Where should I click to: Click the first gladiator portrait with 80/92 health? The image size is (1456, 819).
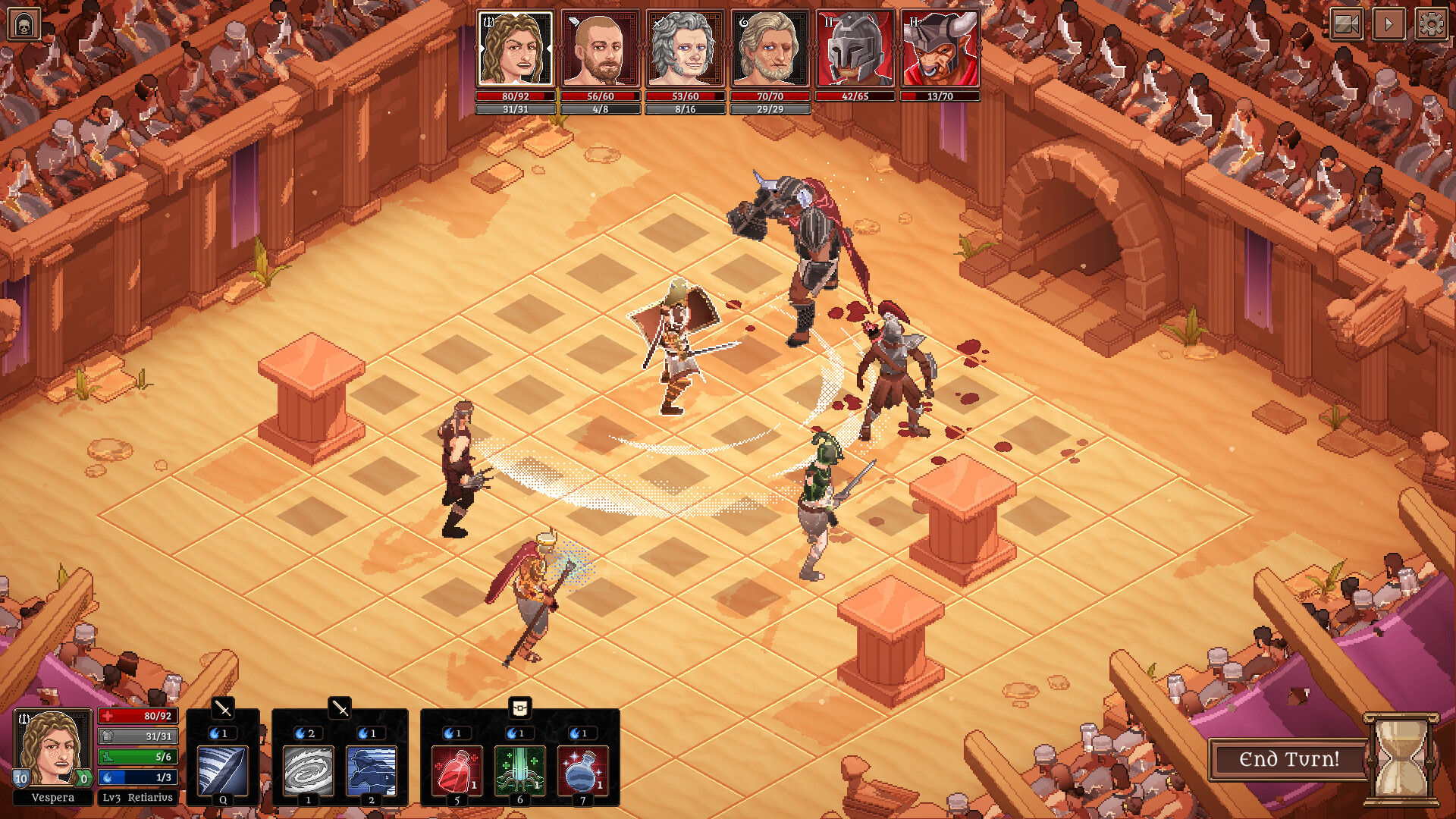tap(514, 49)
